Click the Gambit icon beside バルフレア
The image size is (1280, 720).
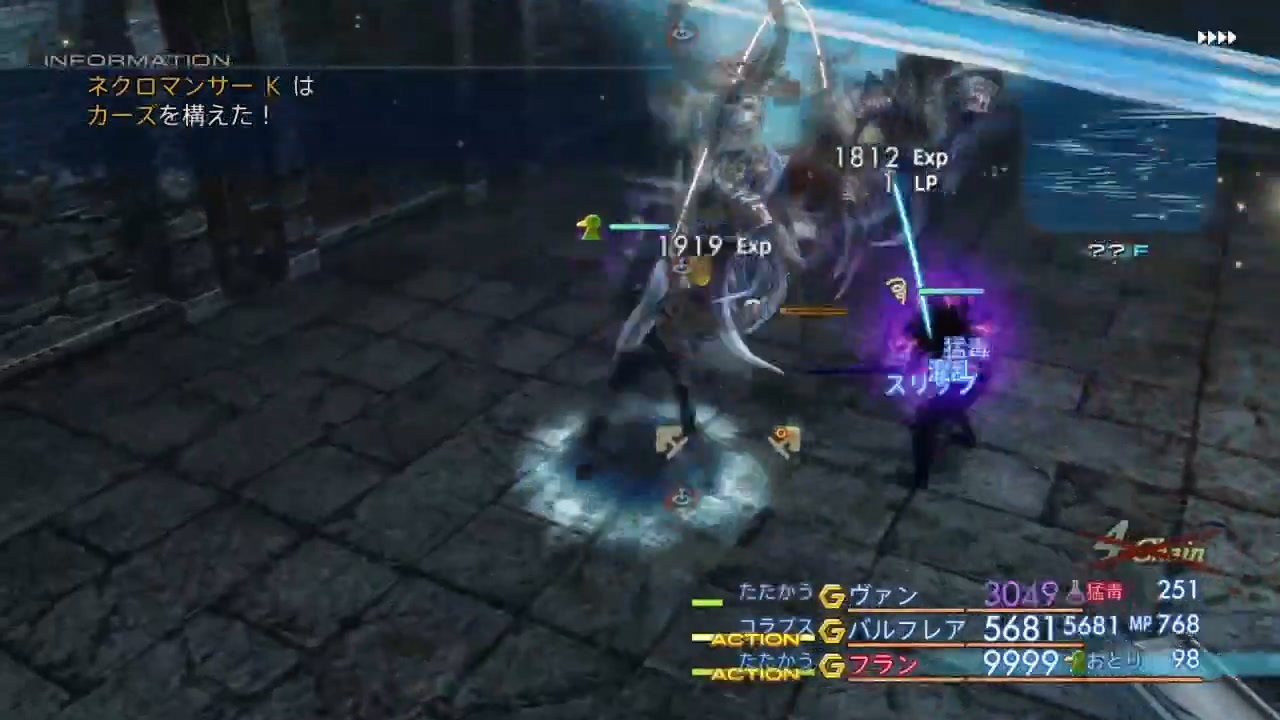833,631
